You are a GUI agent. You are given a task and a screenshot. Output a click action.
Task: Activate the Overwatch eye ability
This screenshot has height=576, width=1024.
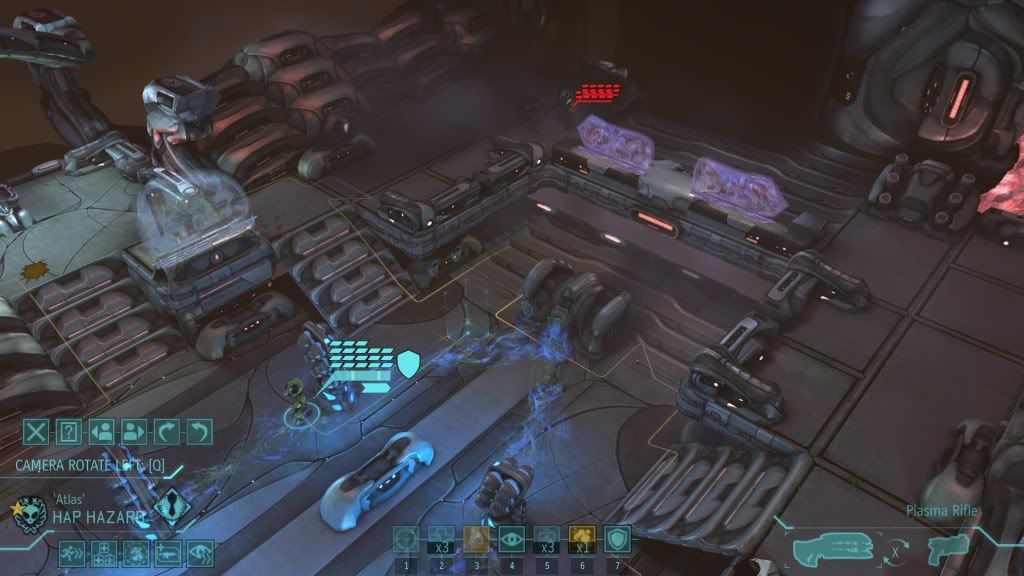coord(511,540)
